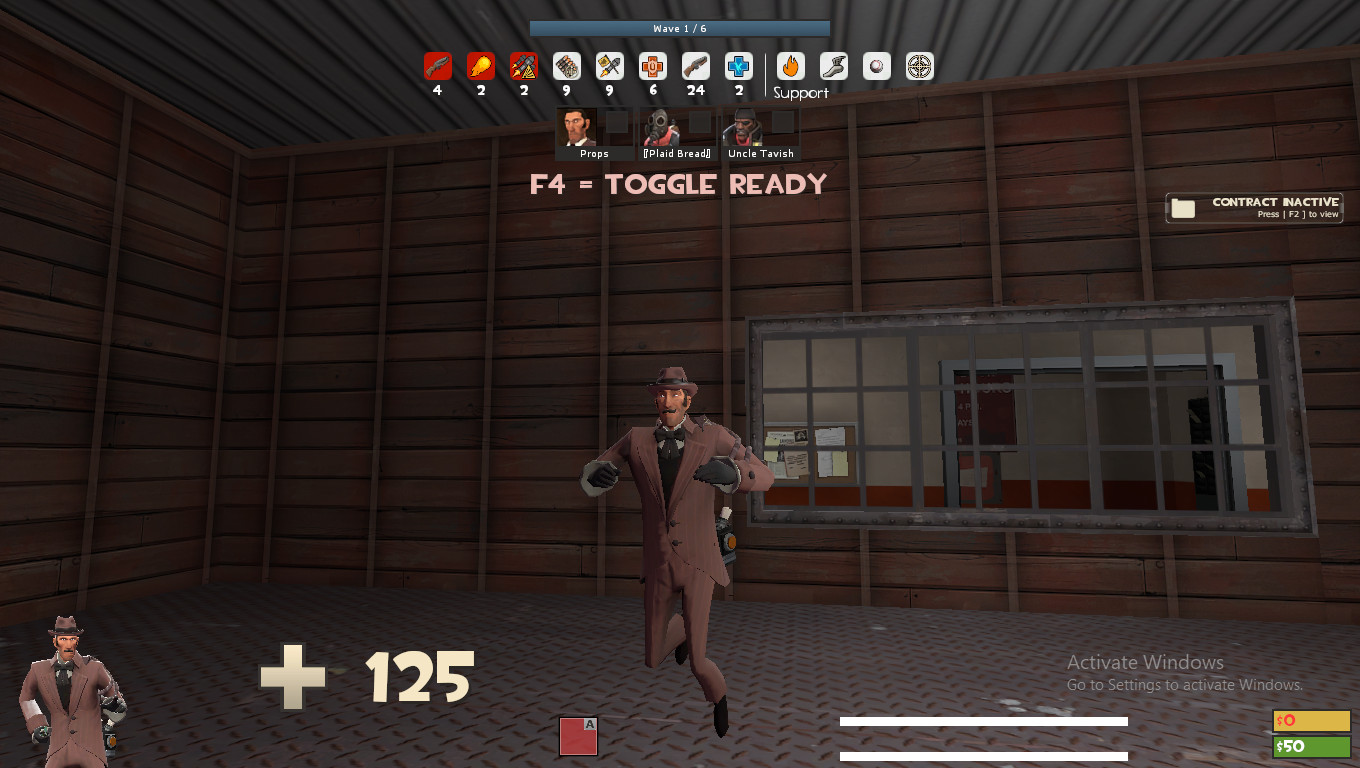Click the flame icon in the Support section
The width and height of the screenshot is (1360, 768).
789,65
